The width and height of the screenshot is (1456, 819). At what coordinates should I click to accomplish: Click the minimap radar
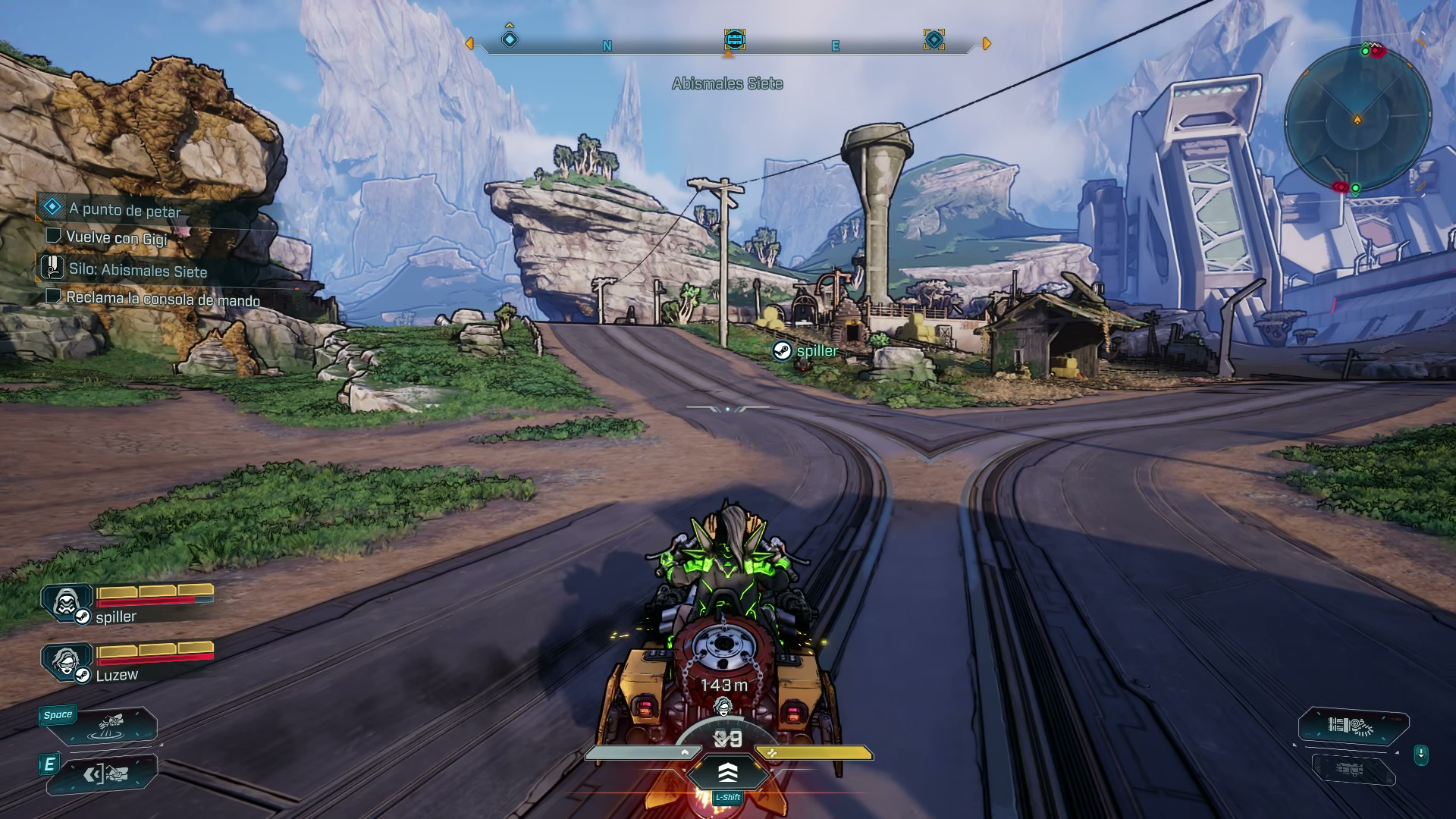1357,118
